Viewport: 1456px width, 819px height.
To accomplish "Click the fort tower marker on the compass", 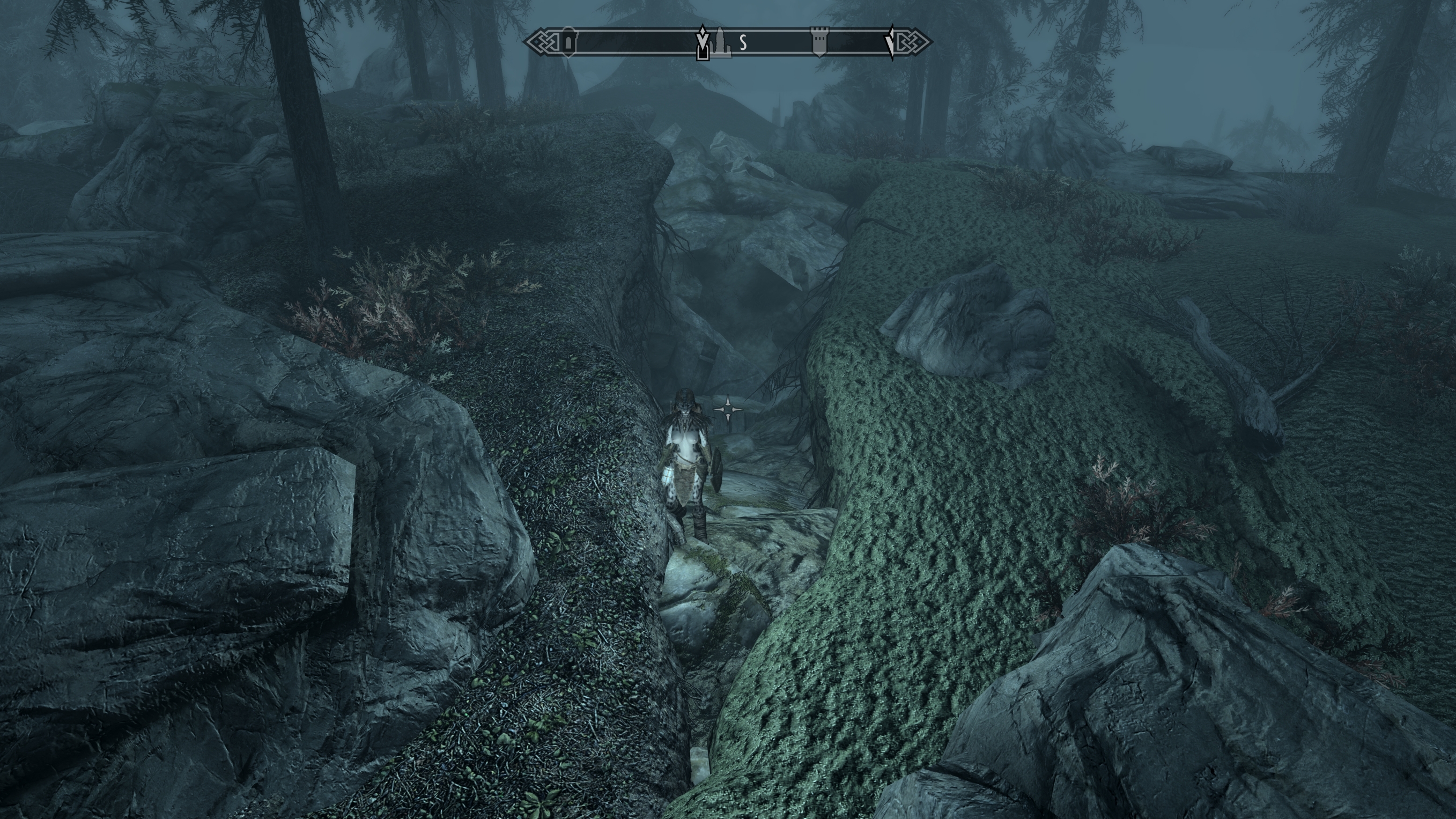I will (x=819, y=42).
